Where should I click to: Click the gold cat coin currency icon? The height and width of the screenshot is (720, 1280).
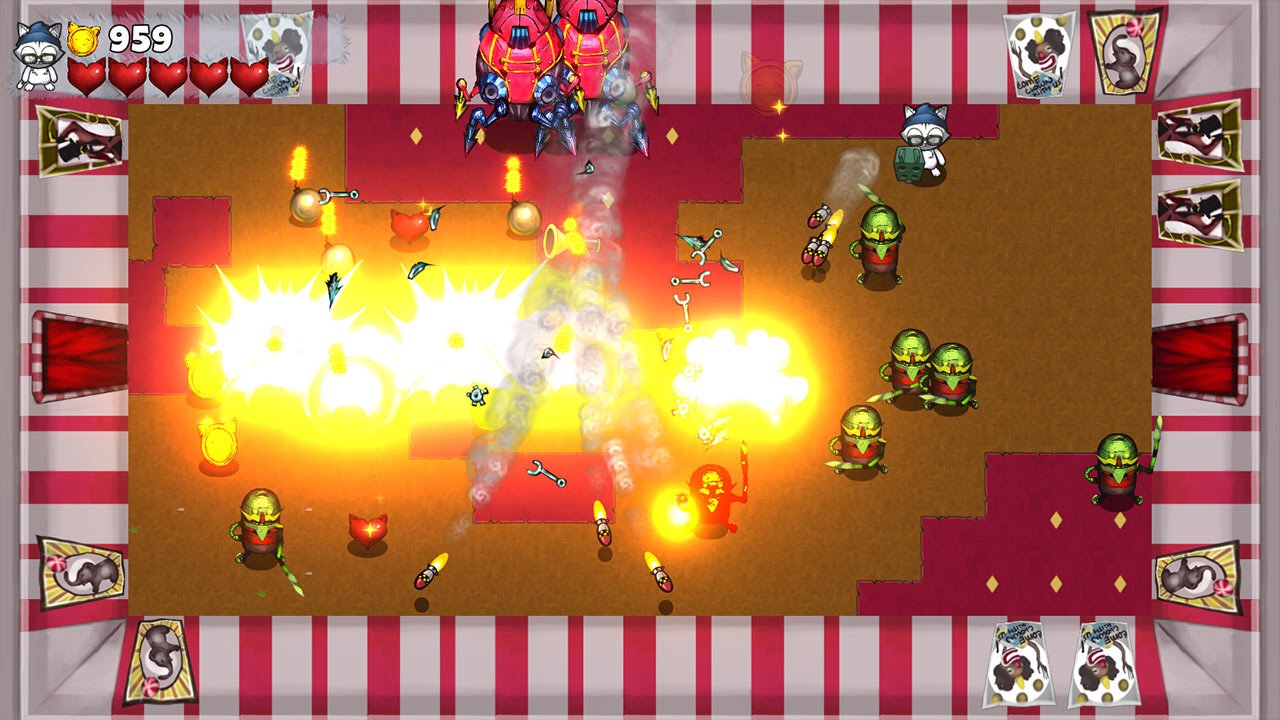tap(83, 40)
